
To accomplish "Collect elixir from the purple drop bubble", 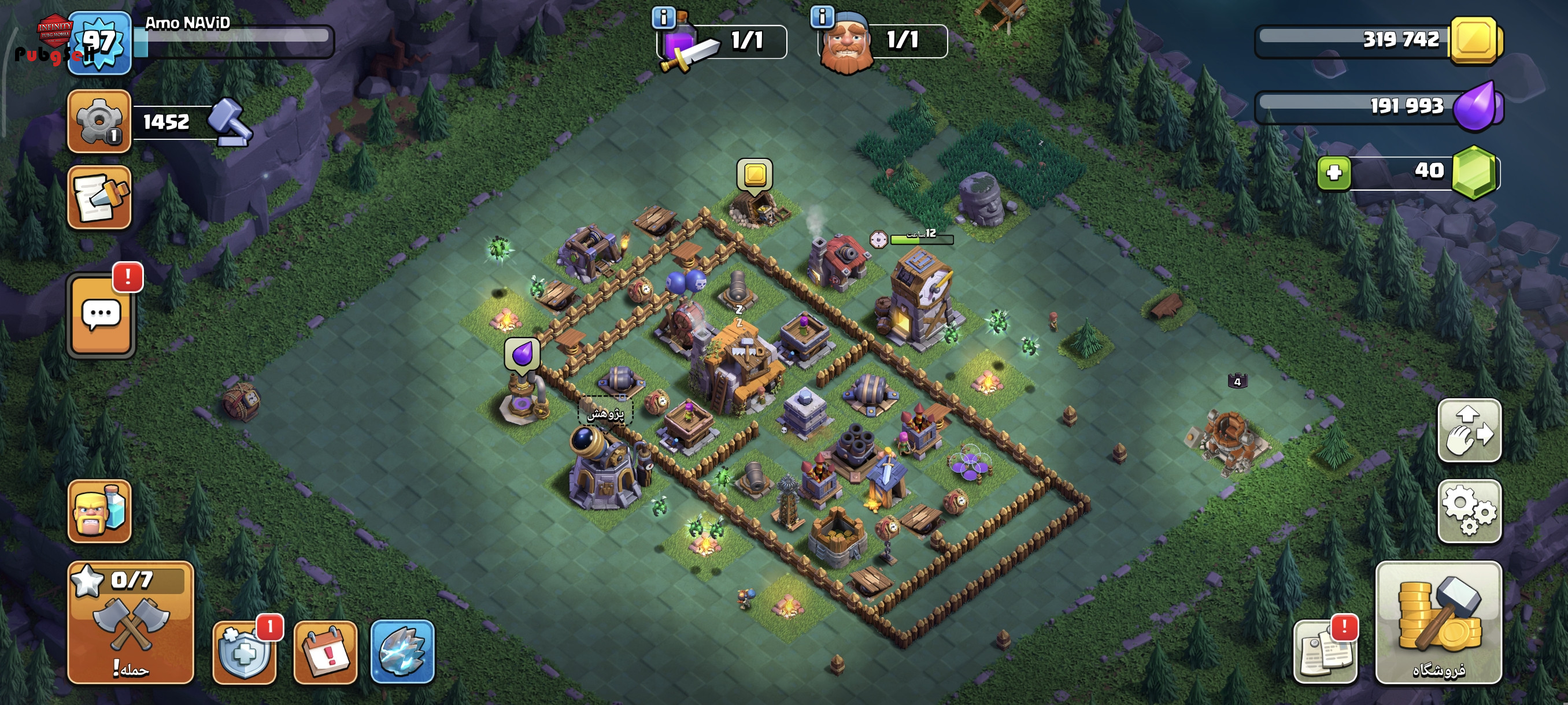I will pos(522,354).
